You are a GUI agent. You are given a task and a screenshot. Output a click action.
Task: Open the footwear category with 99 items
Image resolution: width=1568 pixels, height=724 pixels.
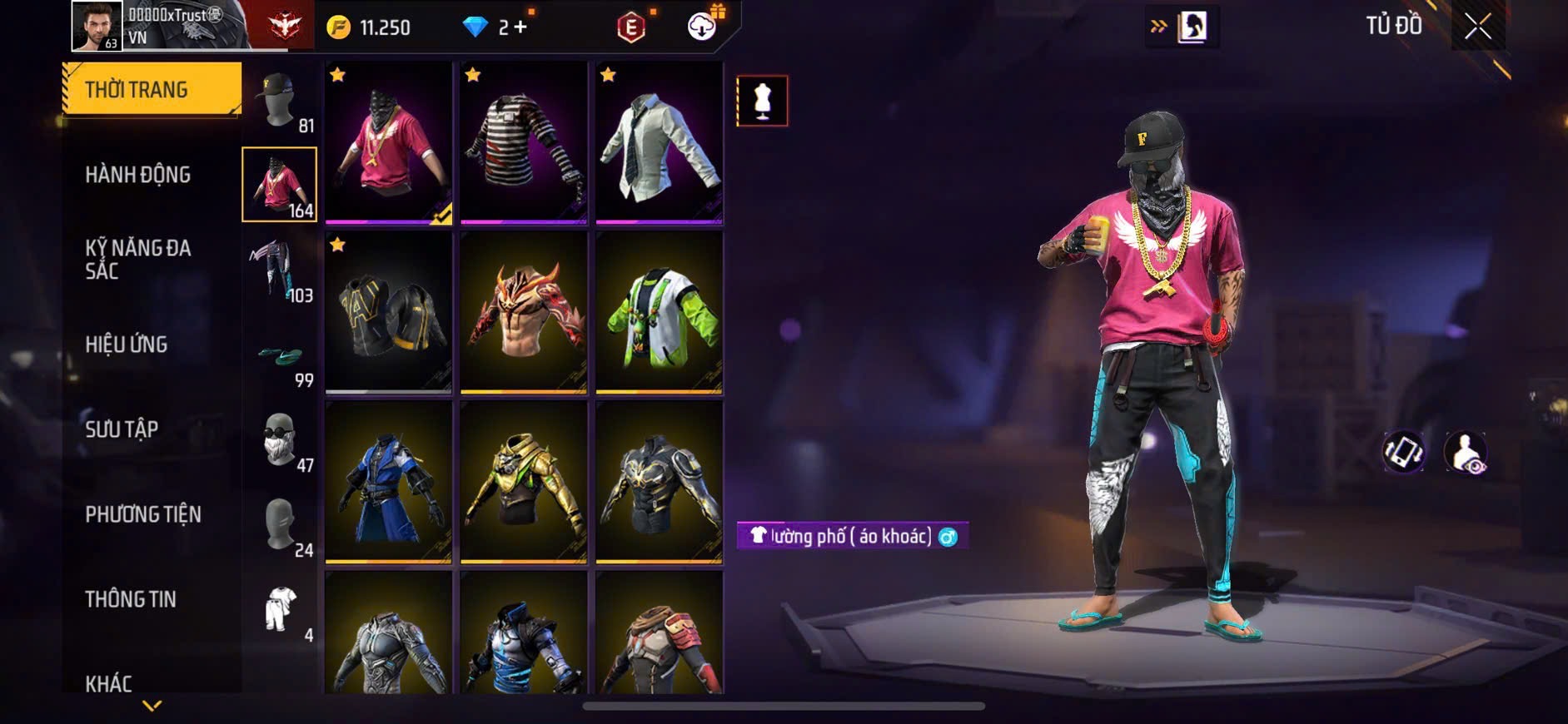[x=280, y=361]
